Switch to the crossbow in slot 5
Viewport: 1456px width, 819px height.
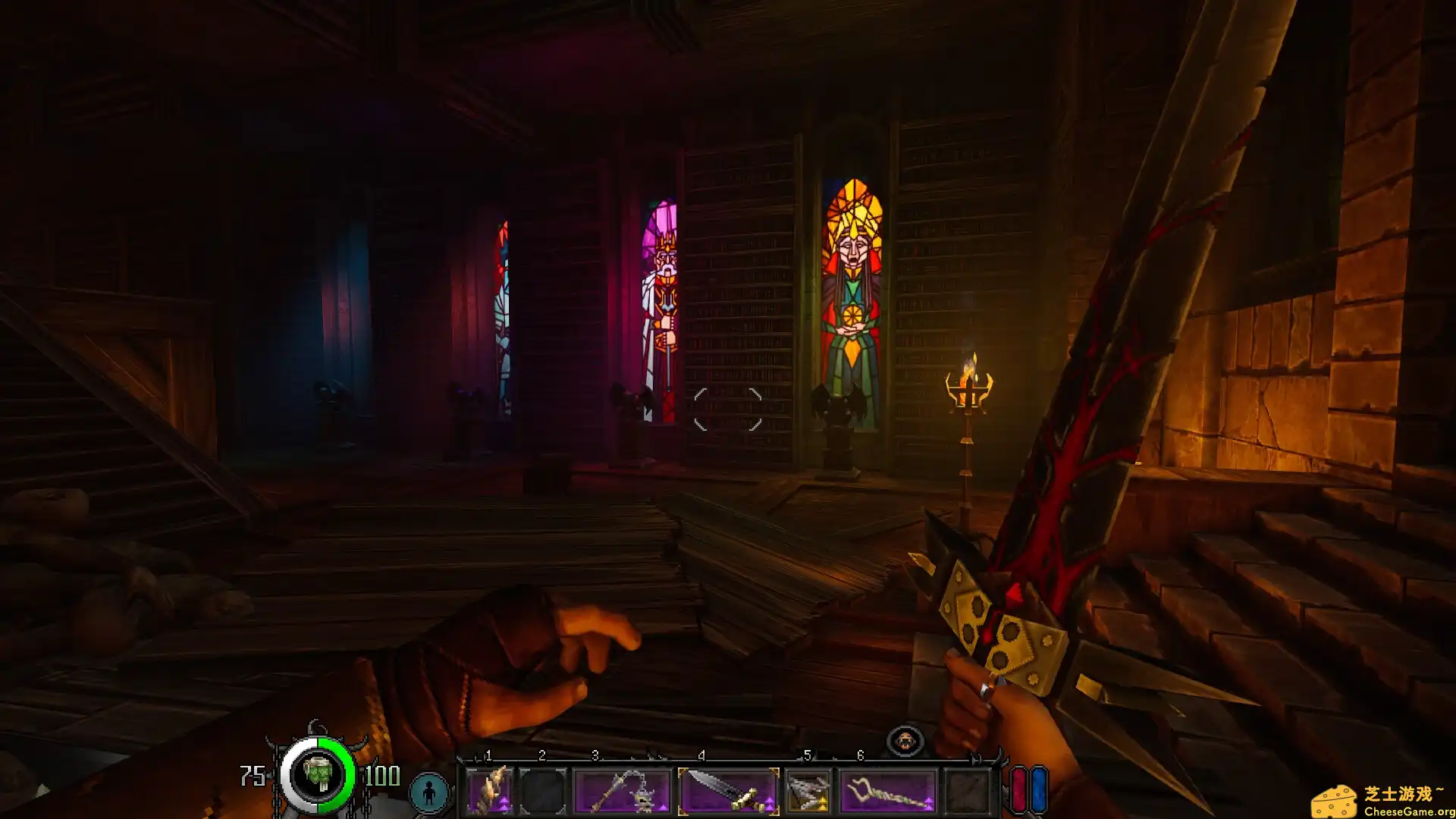tap(808, 792)
